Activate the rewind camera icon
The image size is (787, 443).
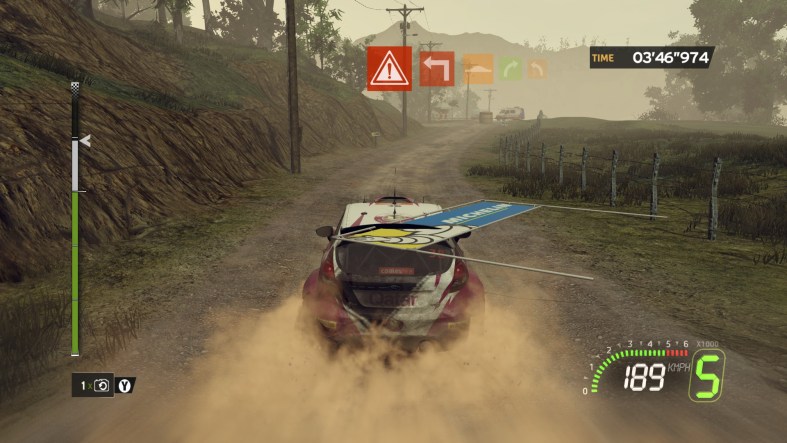pos(101,385)
